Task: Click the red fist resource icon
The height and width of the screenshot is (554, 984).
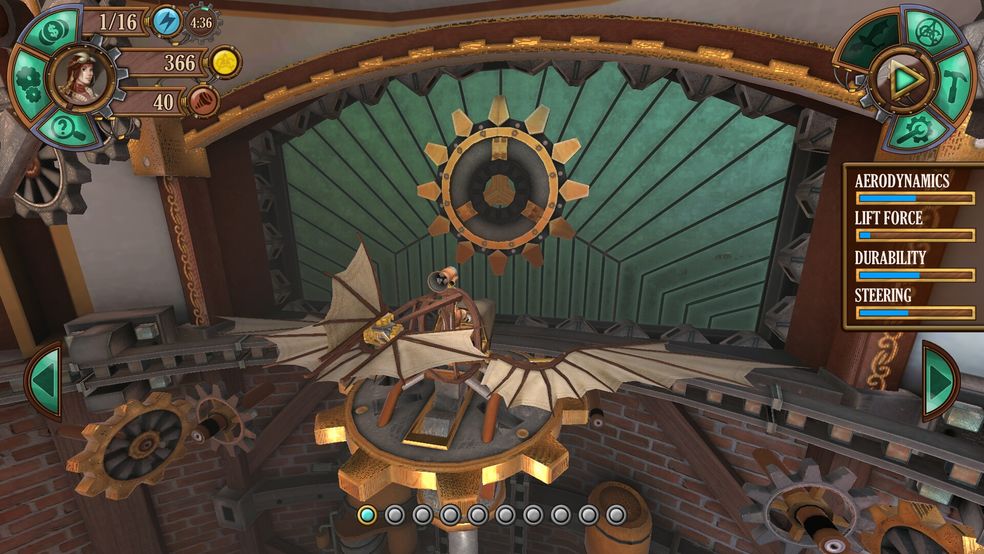Action: pyautogui.click(x=202, y=101)
